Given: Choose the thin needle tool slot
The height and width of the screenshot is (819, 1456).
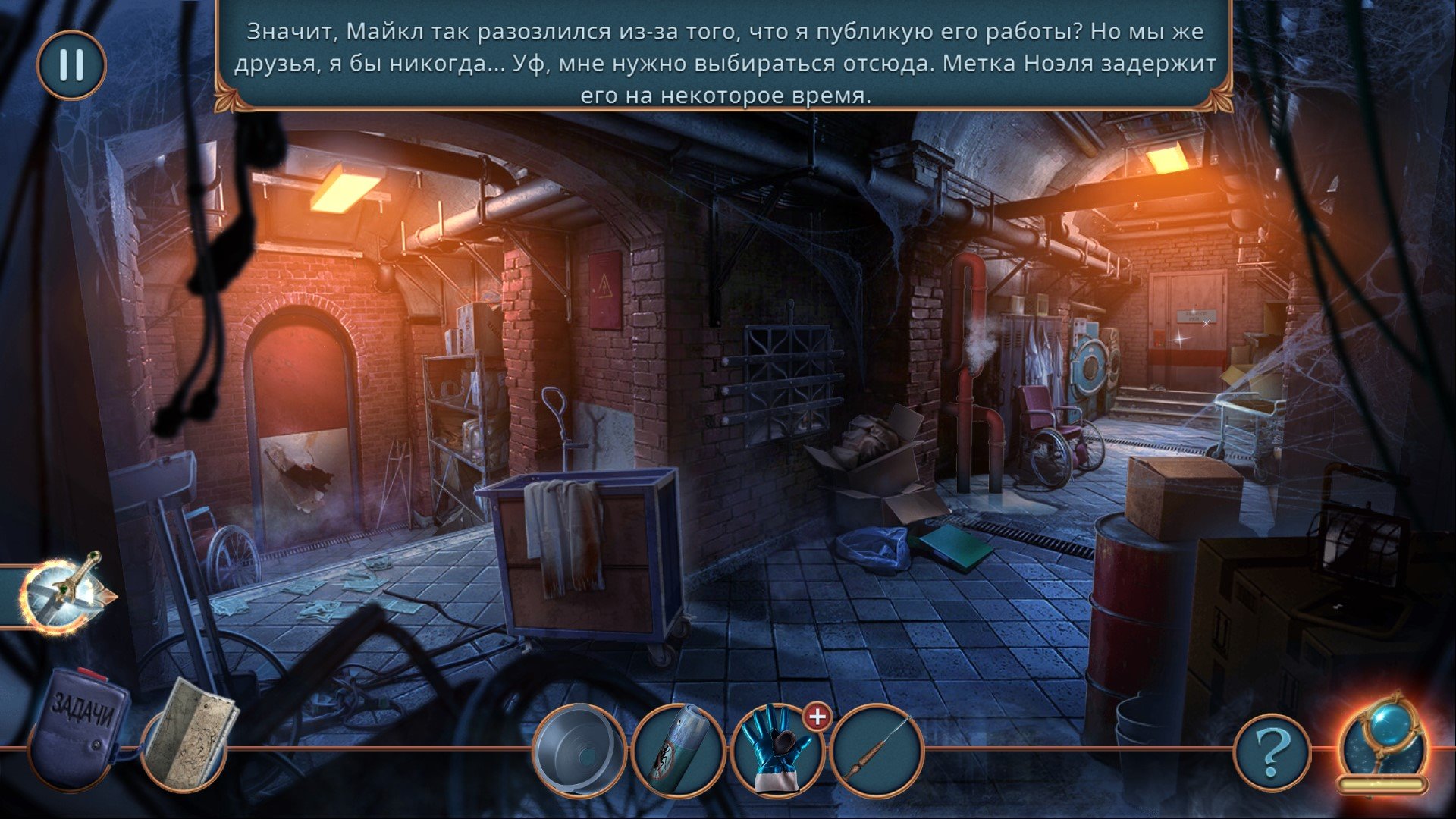Looking at the screenshot, I should tap(877, 751).
